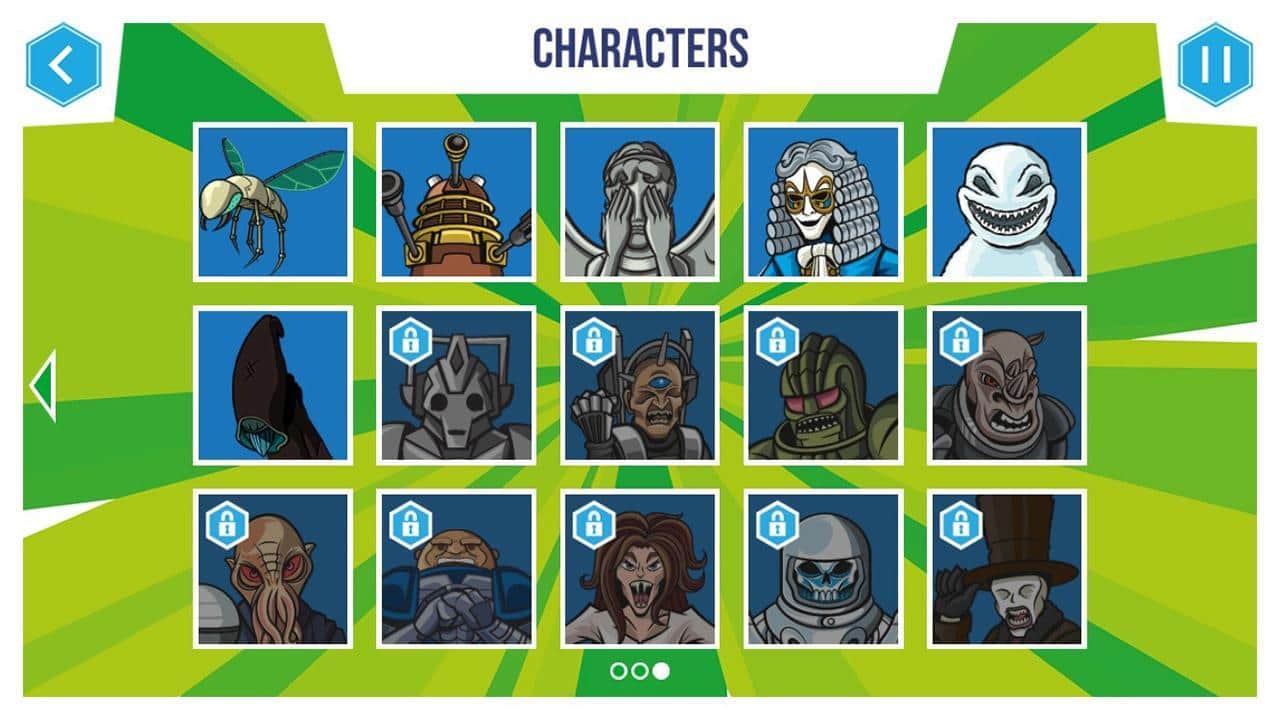
Task: Choose the Dalek character tile
Action: point(456,202)
